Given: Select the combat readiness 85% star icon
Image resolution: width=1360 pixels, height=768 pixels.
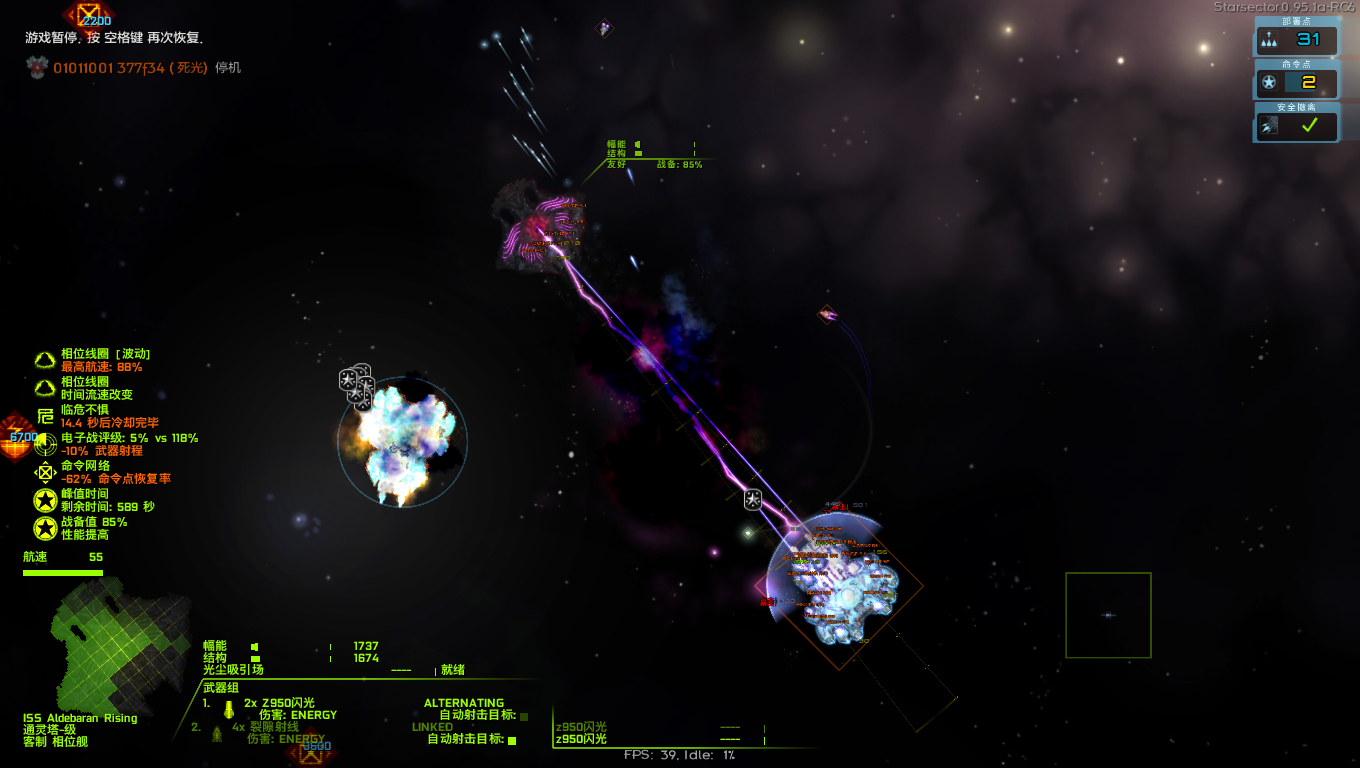Looking at the screenshot, I should 45,528.
